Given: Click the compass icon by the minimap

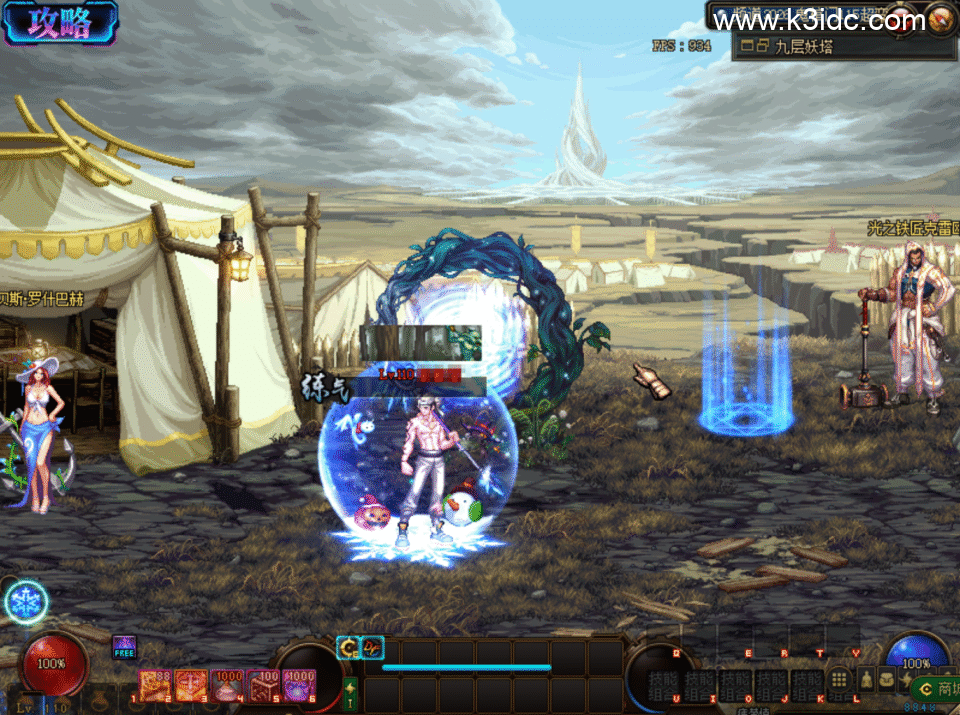Looking at the screenshot, I should [940, 20].
